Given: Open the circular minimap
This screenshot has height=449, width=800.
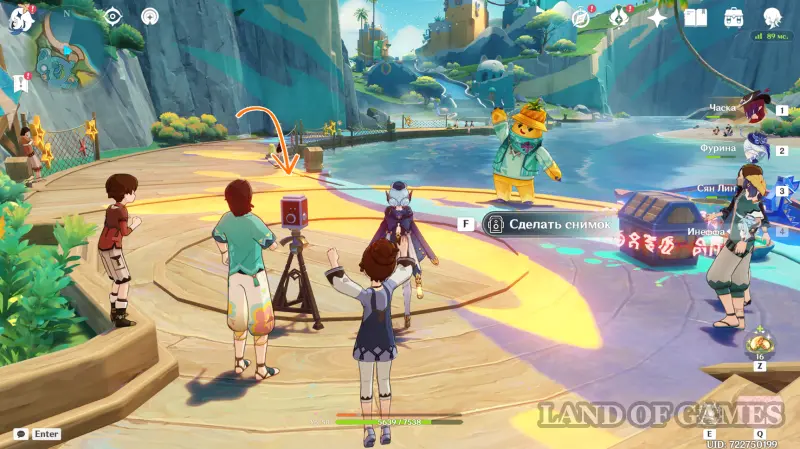Looking at the screenshot, I should [x=68, y=45].
